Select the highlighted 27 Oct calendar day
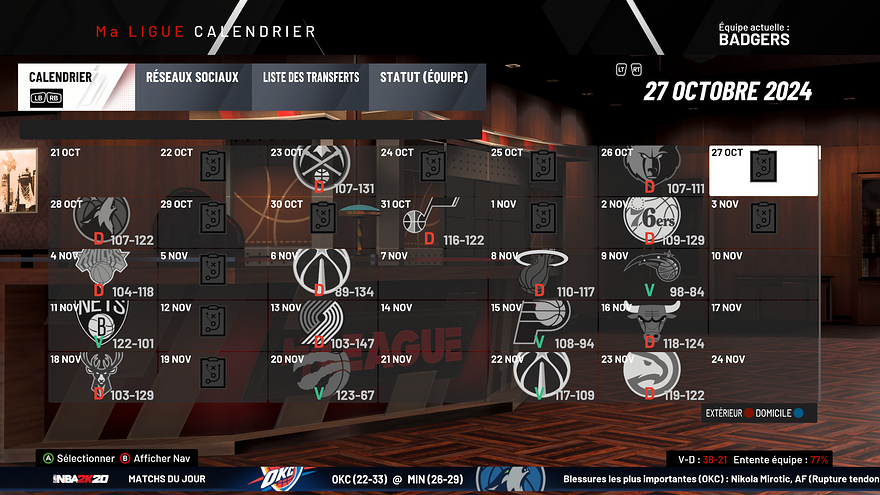Screen dimensions: 880x495 (763, 170)
